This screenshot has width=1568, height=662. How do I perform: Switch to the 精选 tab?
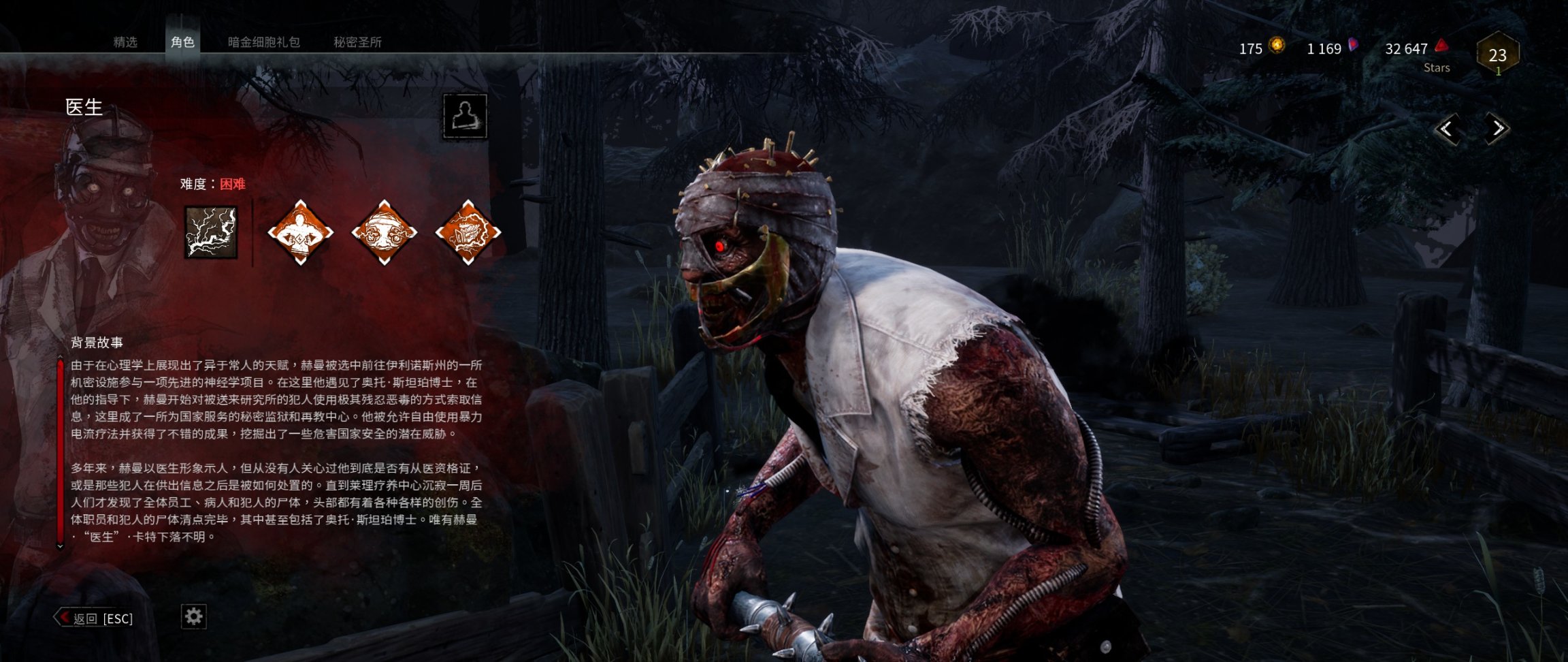tap(125, 42)
